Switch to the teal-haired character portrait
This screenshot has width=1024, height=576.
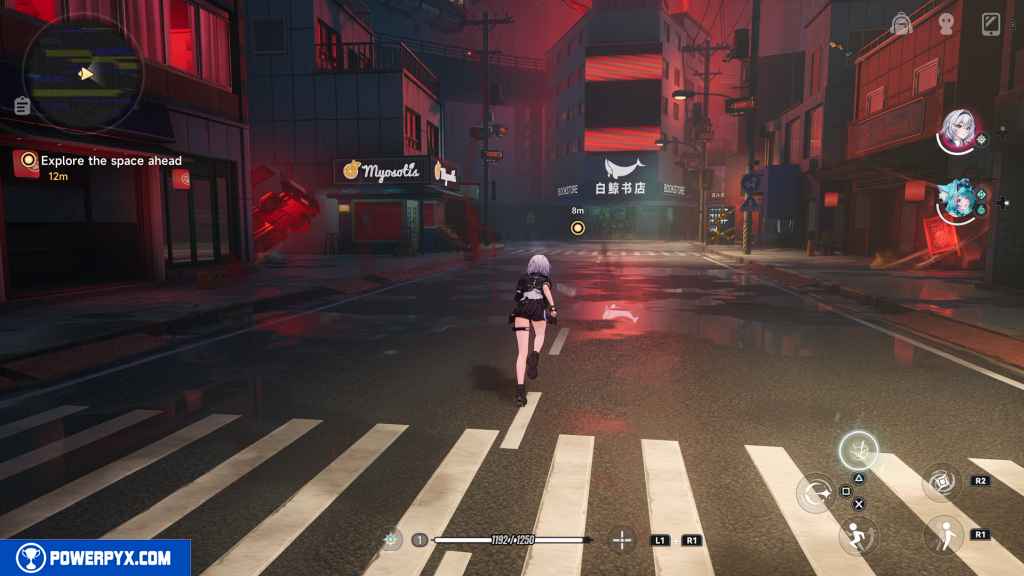tap(957, 200)
